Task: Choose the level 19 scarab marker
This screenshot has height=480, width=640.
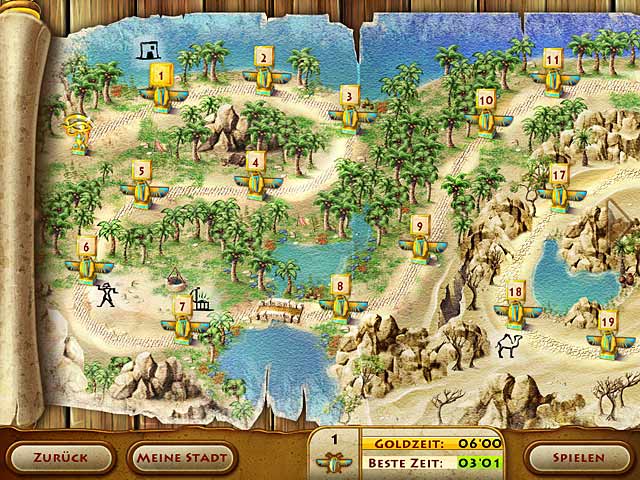Action: click(x=607, y=335)
